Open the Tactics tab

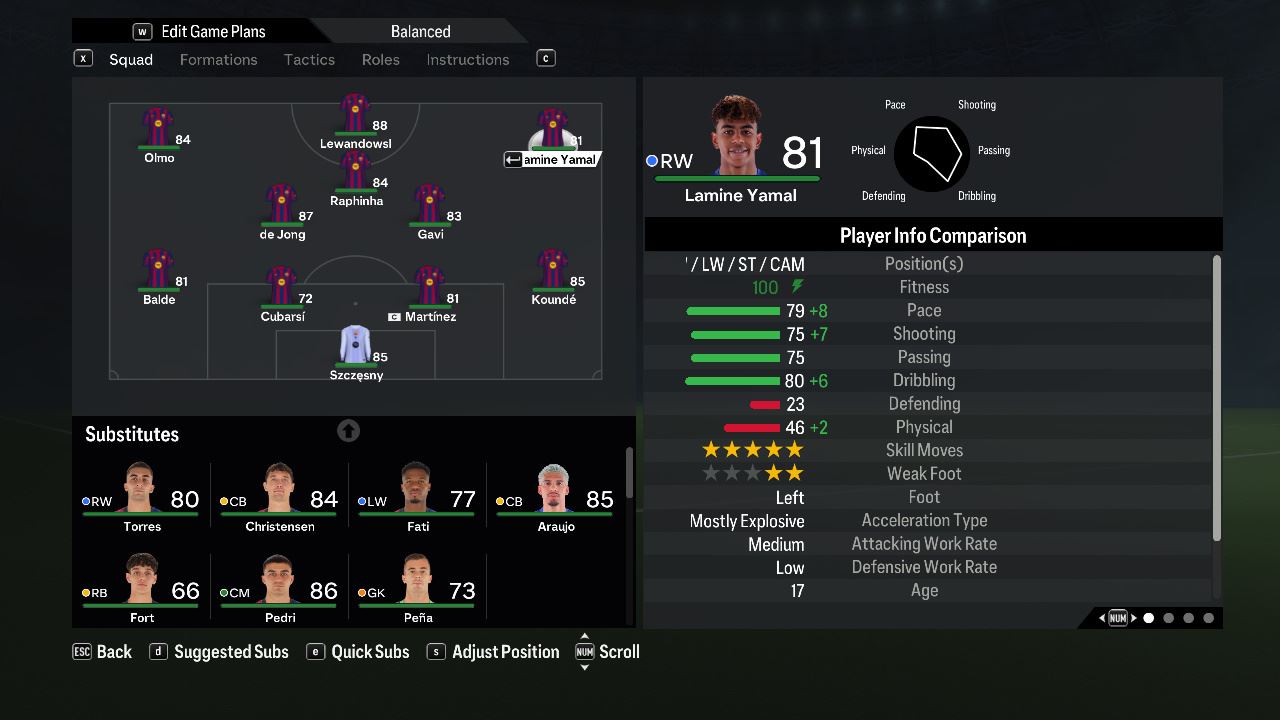[309, 60]
